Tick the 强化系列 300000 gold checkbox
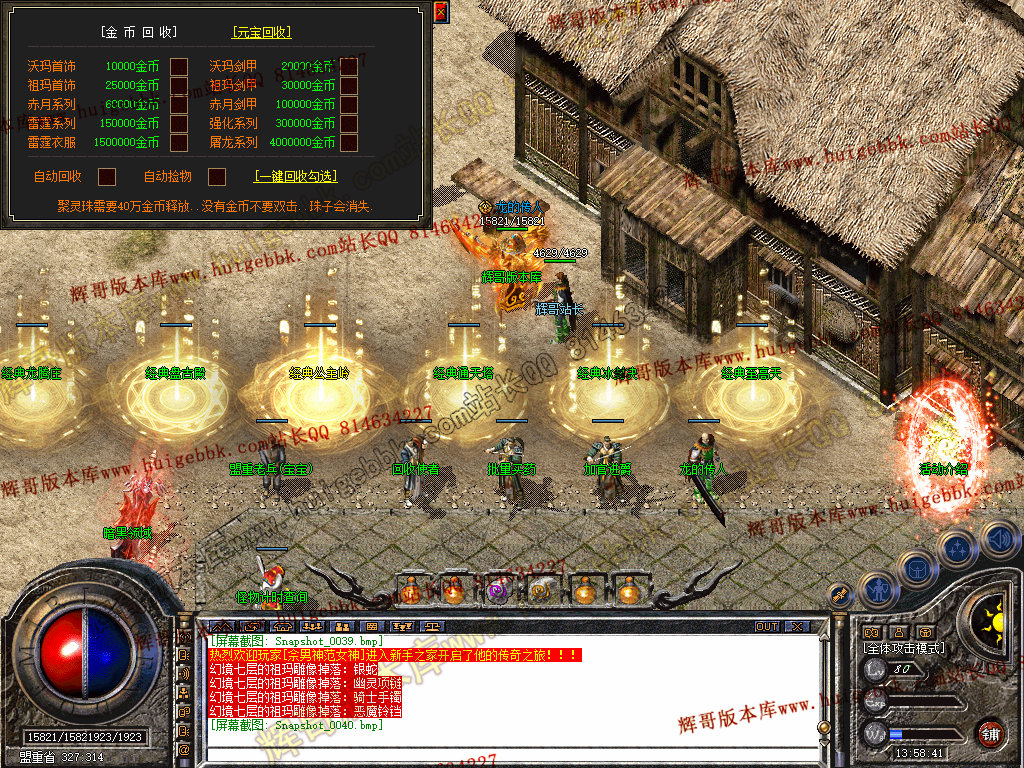1024x768 pixels. [x=349, y=124]
